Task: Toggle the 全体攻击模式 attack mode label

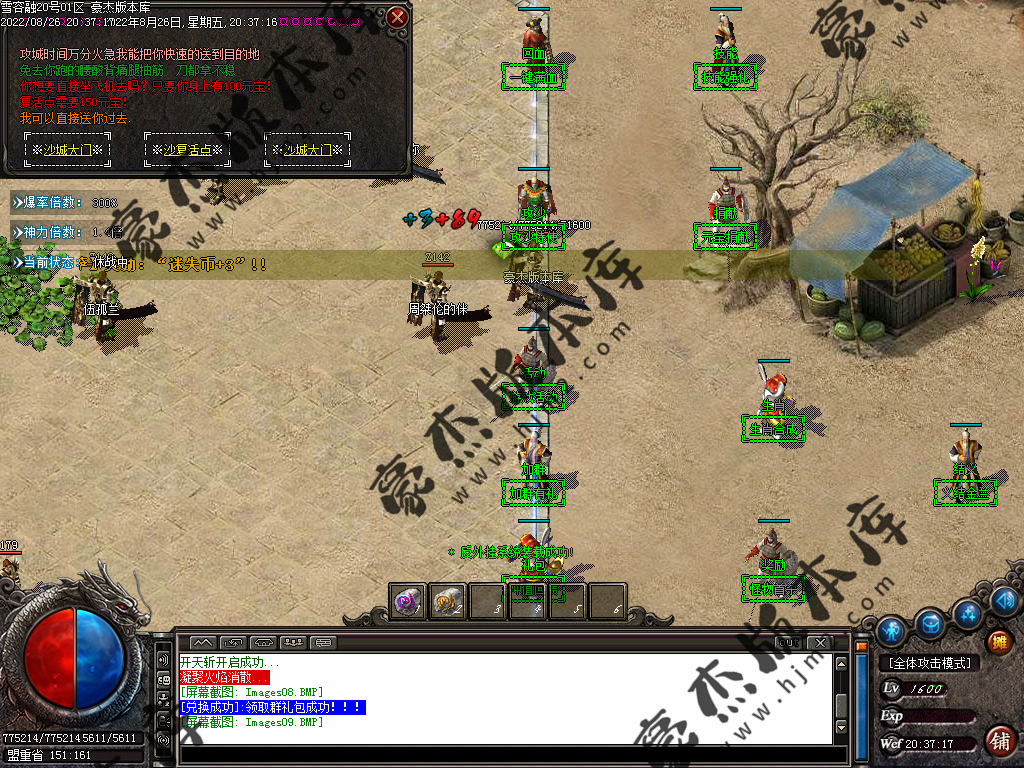Action: (930, 663)
